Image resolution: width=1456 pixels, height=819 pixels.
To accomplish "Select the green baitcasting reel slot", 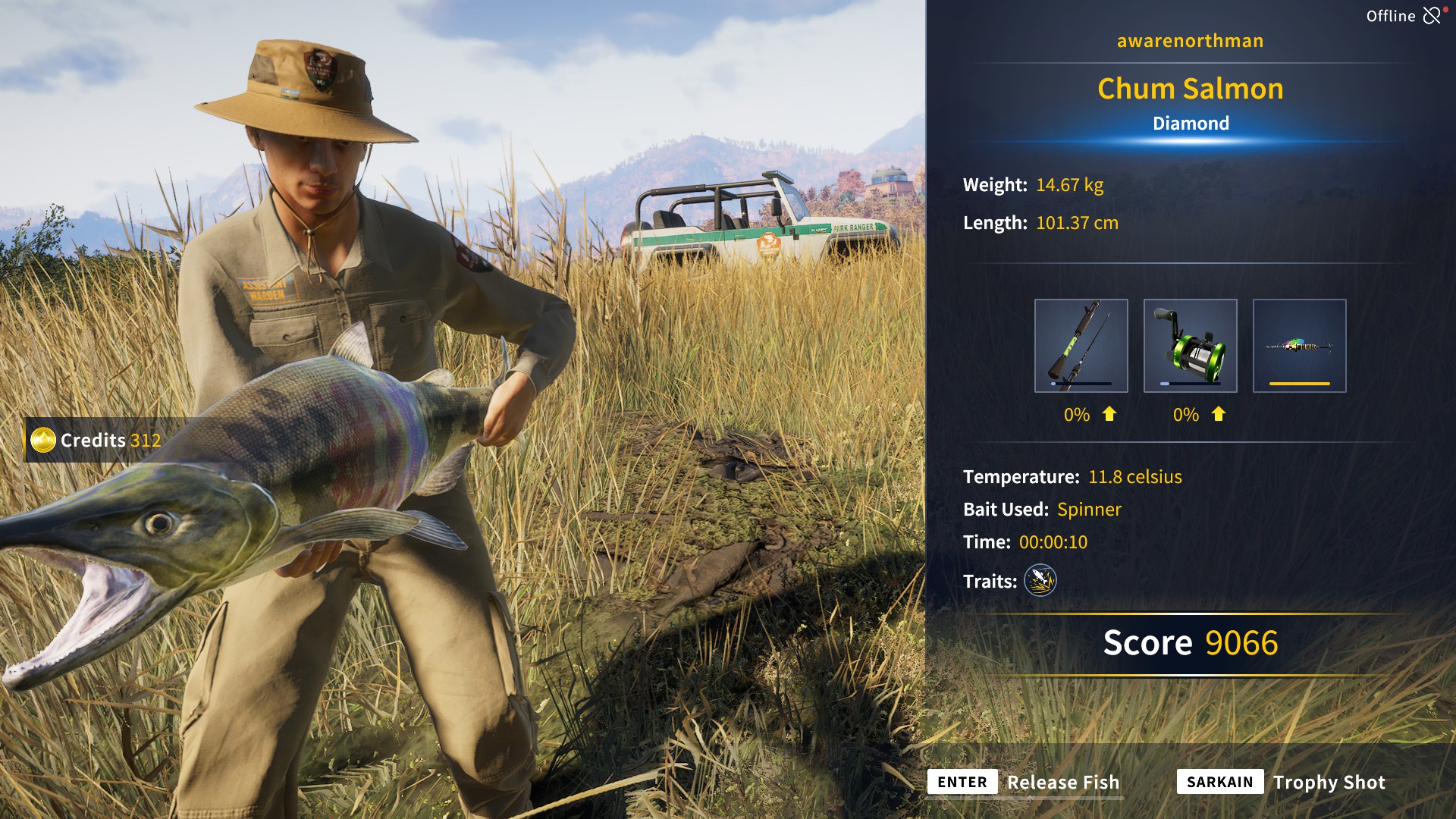I will pos(1190,346).
